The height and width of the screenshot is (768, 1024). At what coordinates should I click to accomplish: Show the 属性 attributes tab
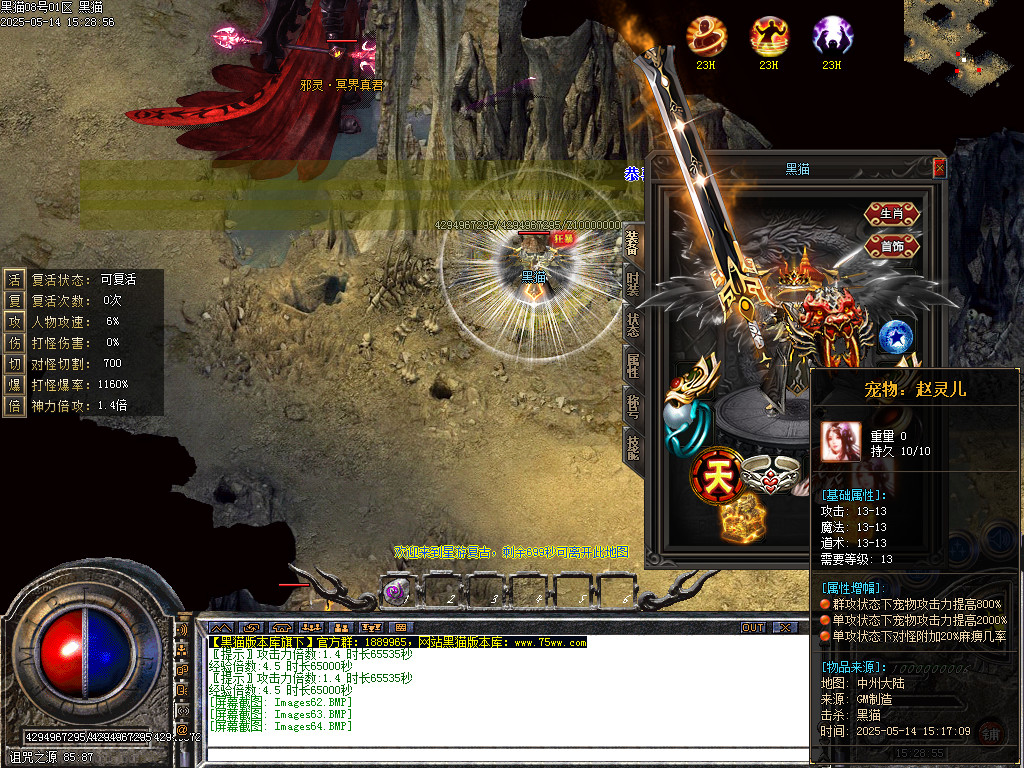coord(633,366)
